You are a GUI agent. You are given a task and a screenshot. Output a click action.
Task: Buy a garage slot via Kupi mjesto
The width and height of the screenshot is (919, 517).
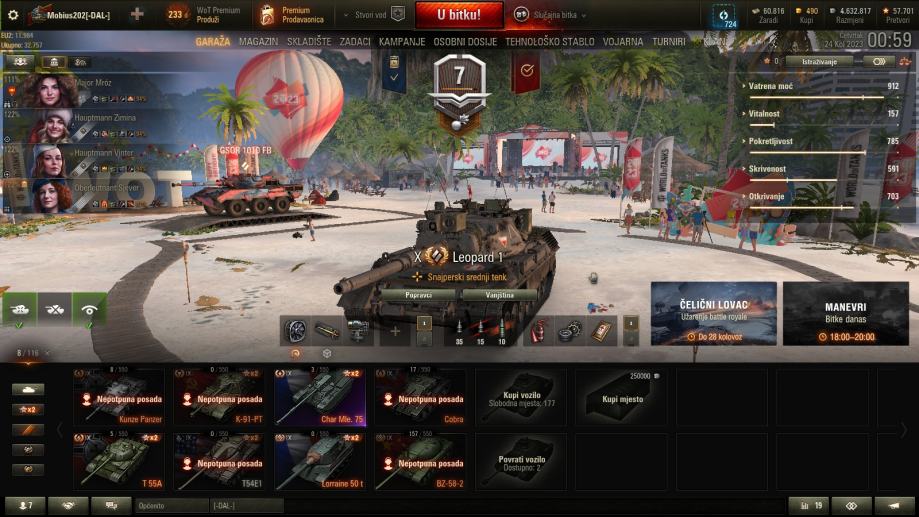622,397
